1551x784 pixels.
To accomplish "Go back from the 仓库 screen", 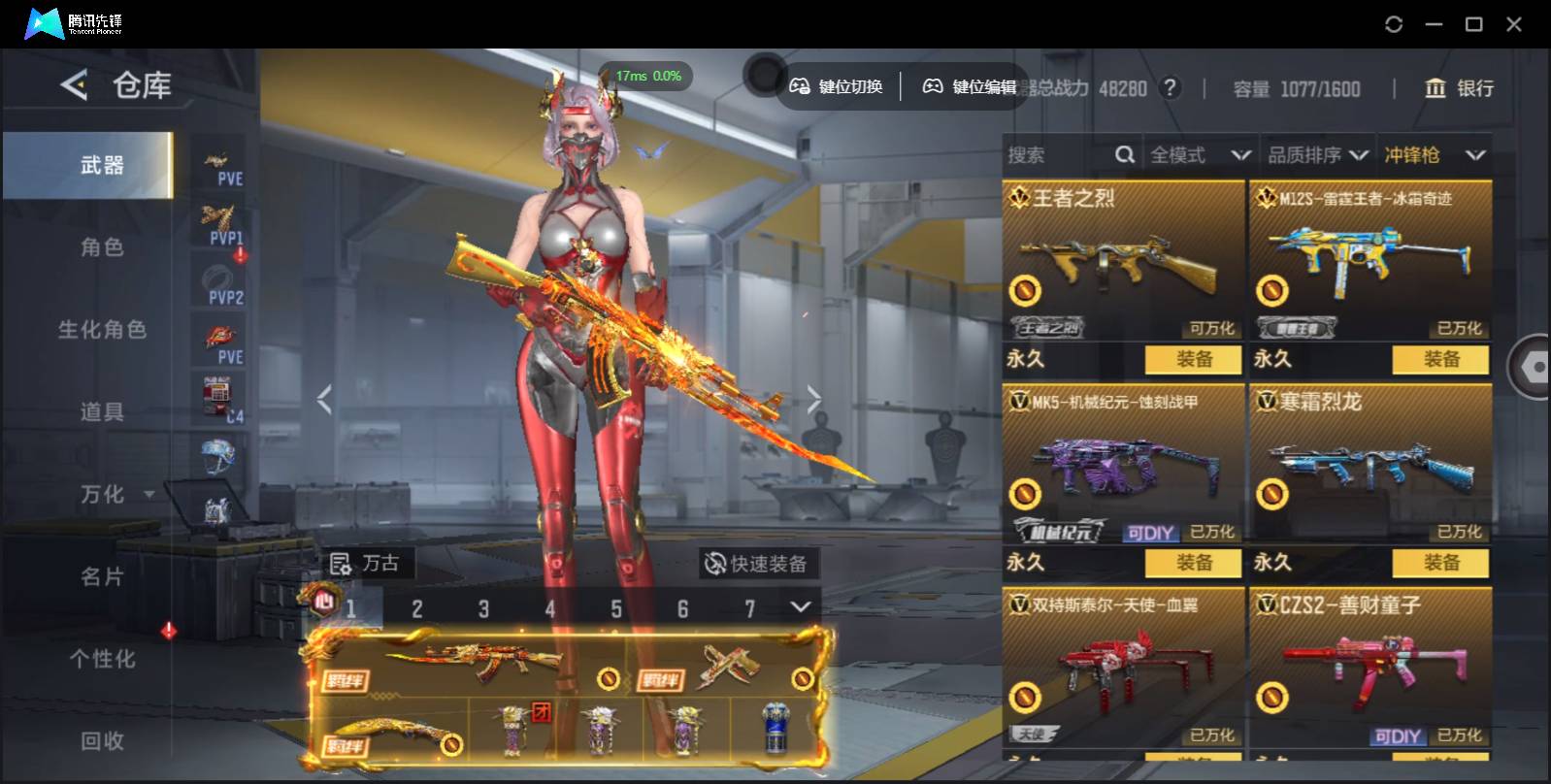I will pos(74,85).
